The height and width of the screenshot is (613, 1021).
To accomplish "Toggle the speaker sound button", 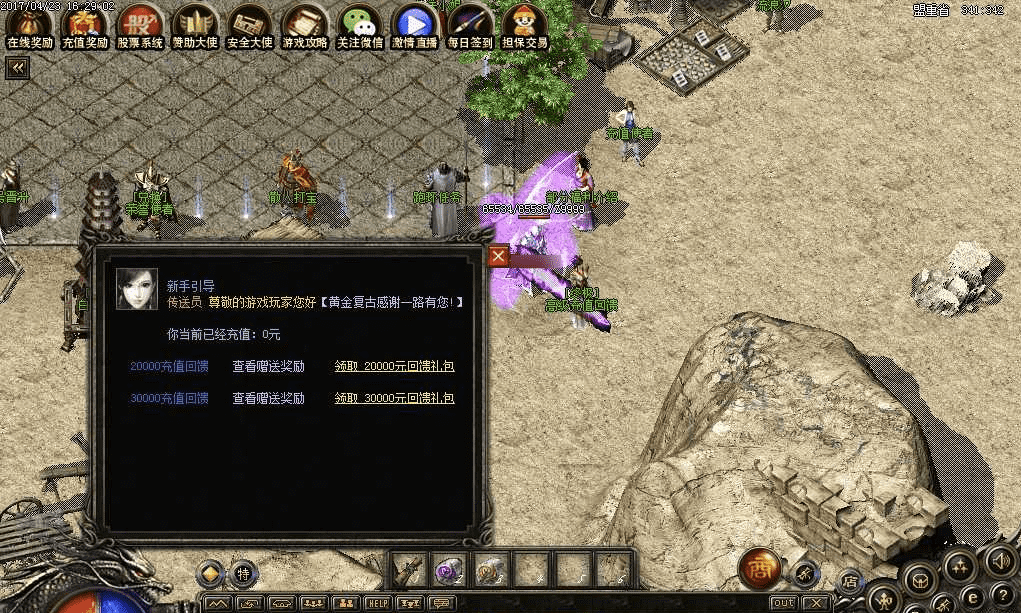I will (999, 559).
